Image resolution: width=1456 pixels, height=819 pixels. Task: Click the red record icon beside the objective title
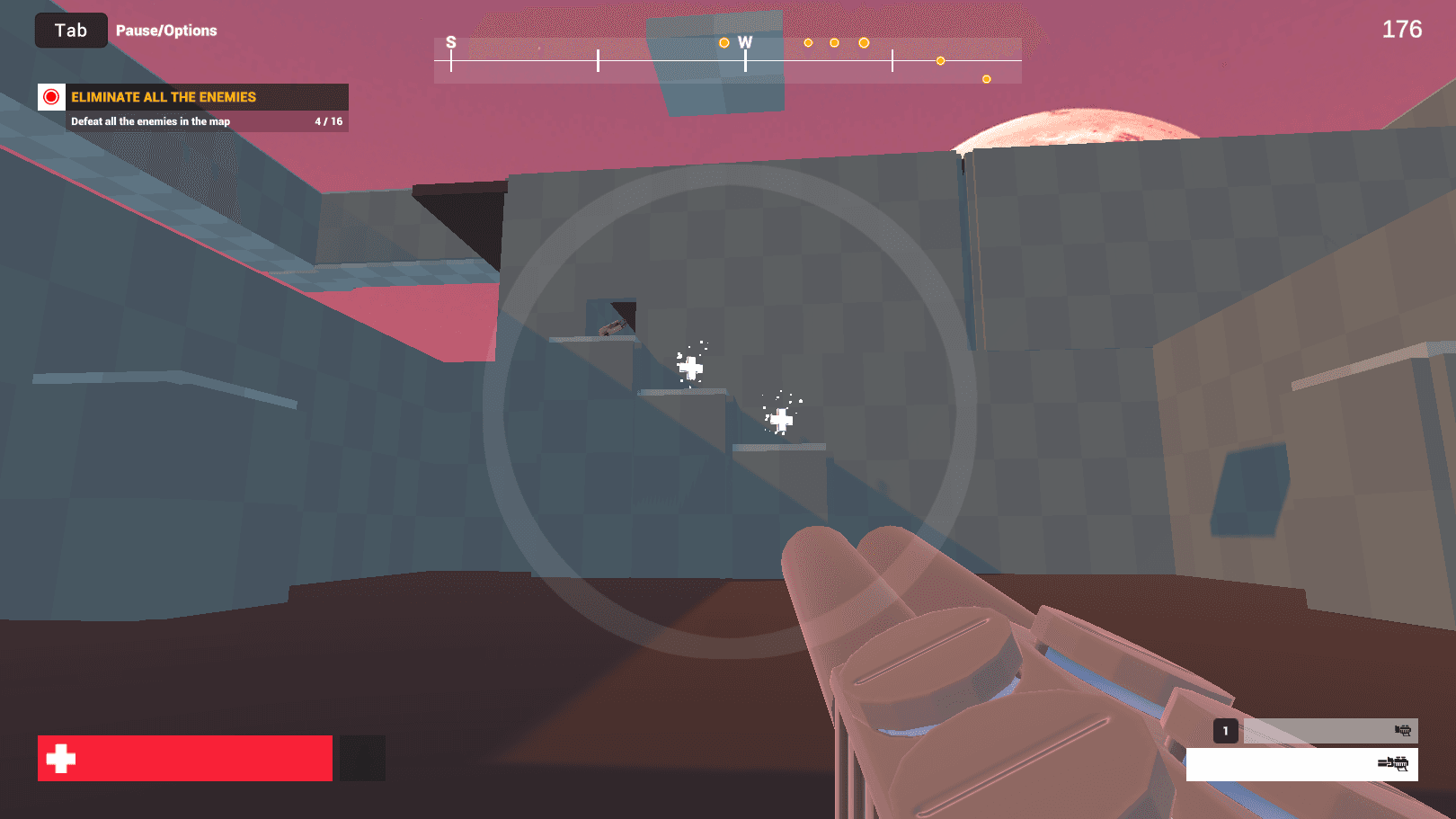coord(52,97)
